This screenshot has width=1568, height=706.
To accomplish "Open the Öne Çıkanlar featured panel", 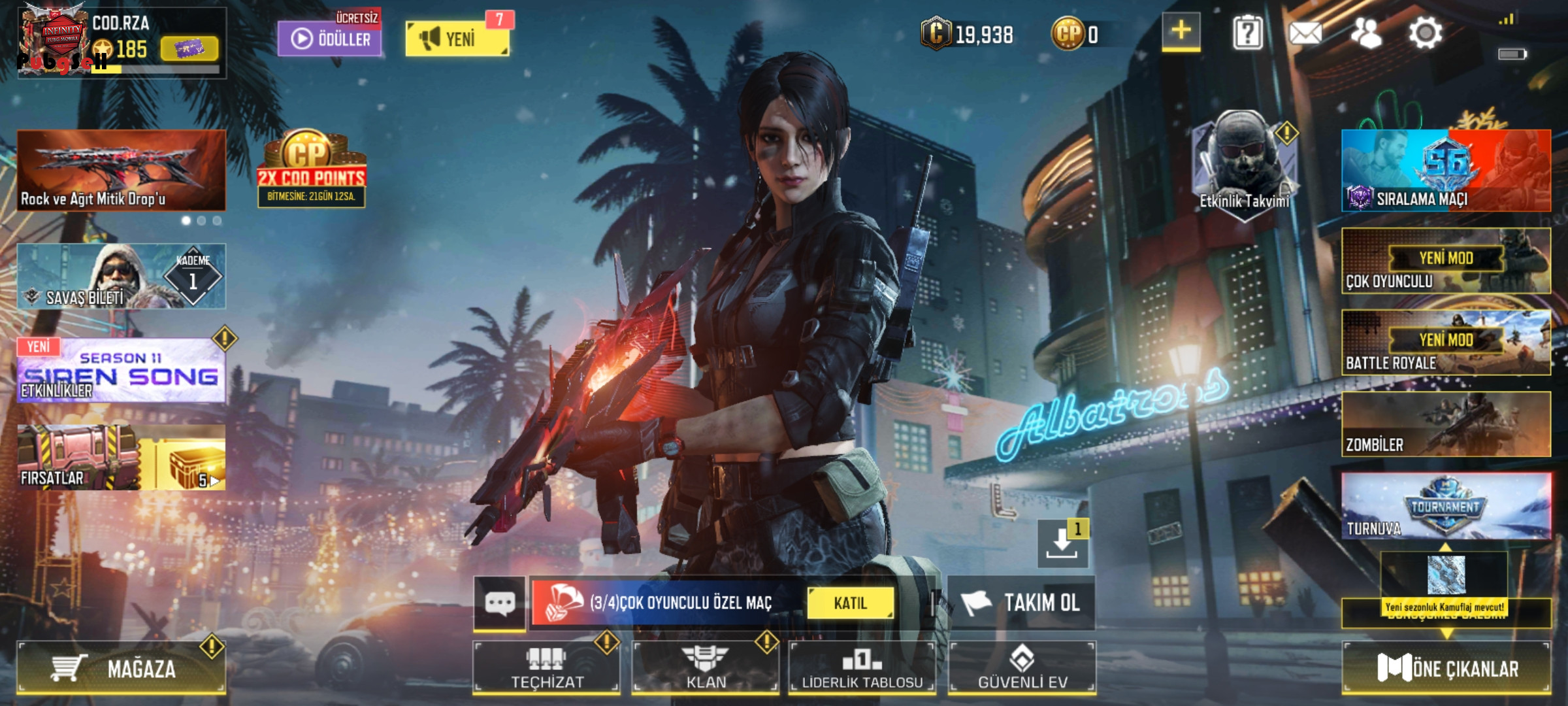I will [x=1446, y=667].
